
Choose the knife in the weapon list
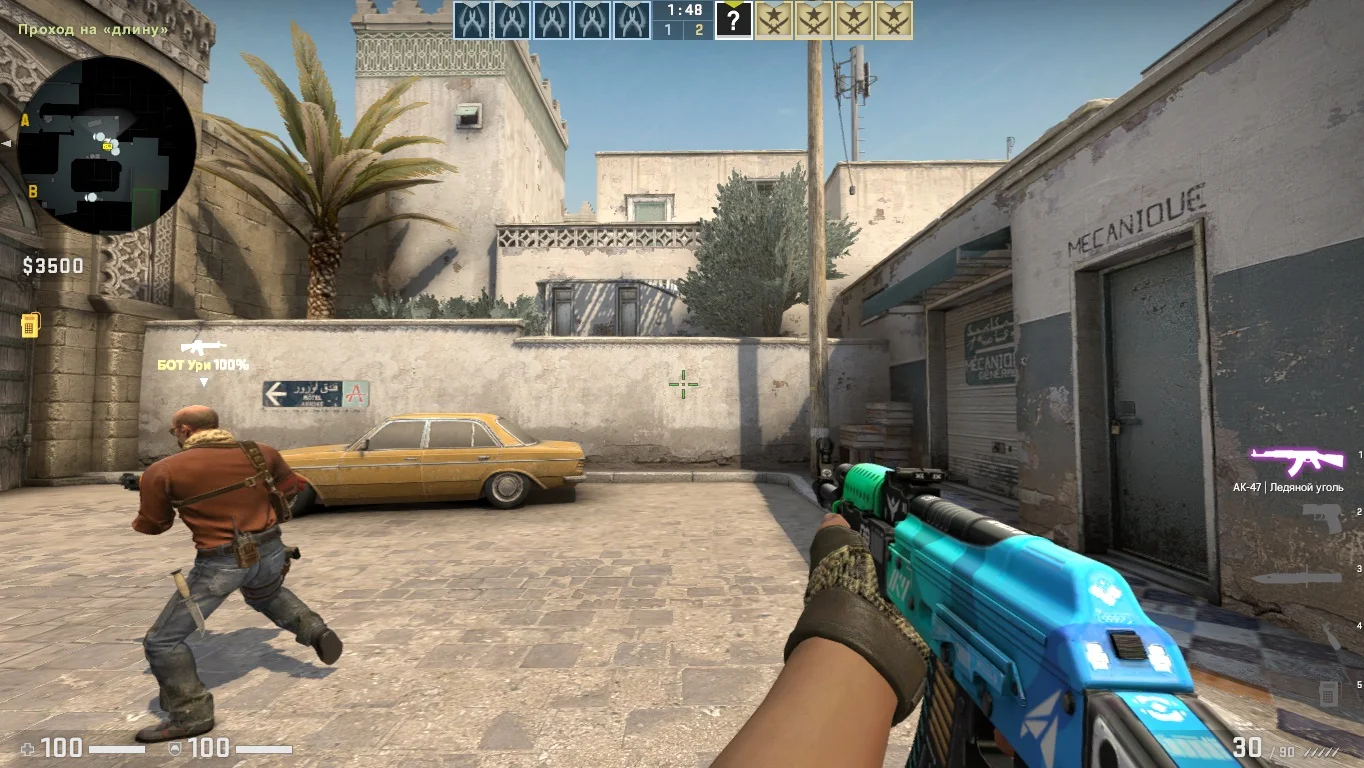tap(1297, 577)
